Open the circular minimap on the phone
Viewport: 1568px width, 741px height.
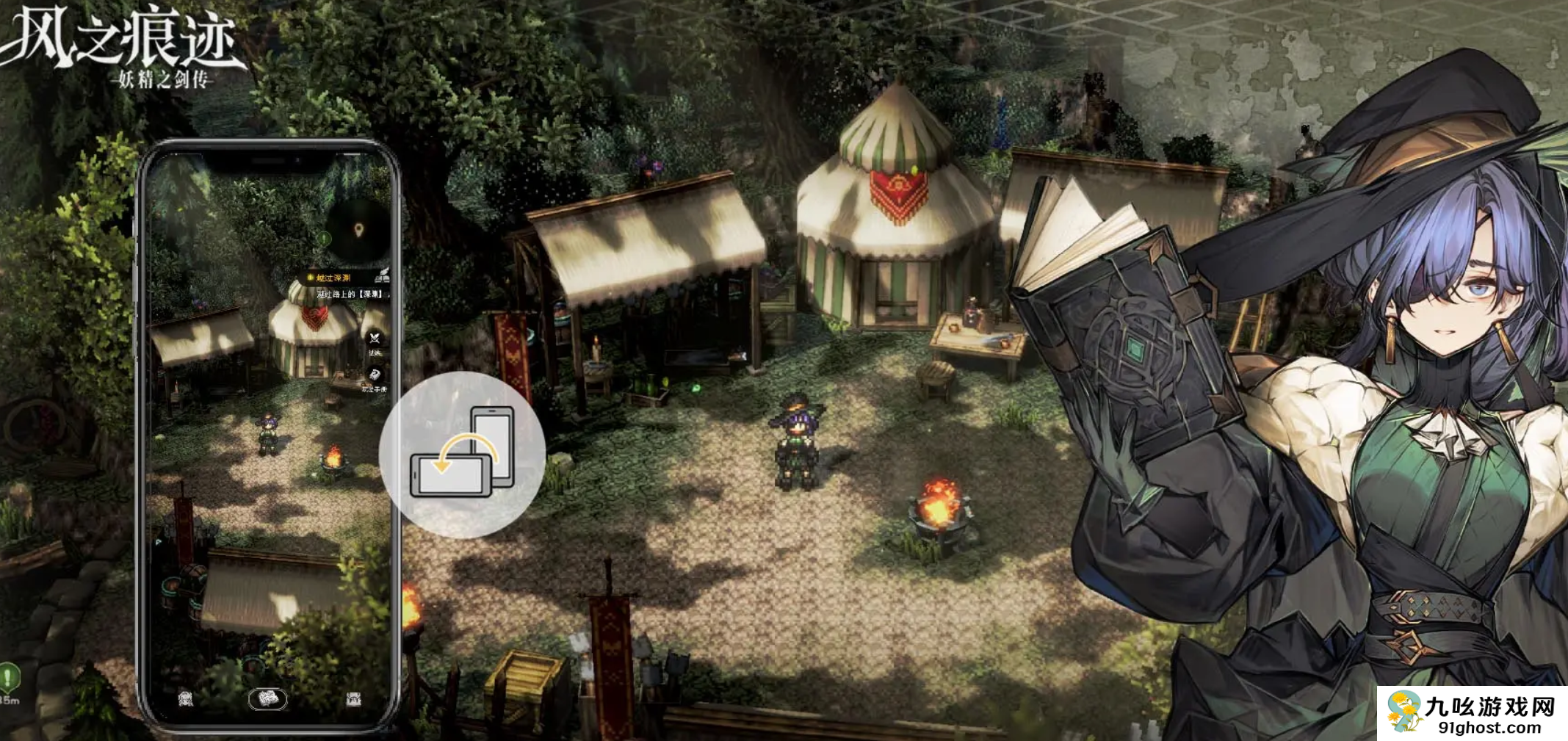click(x=359, y=231)
